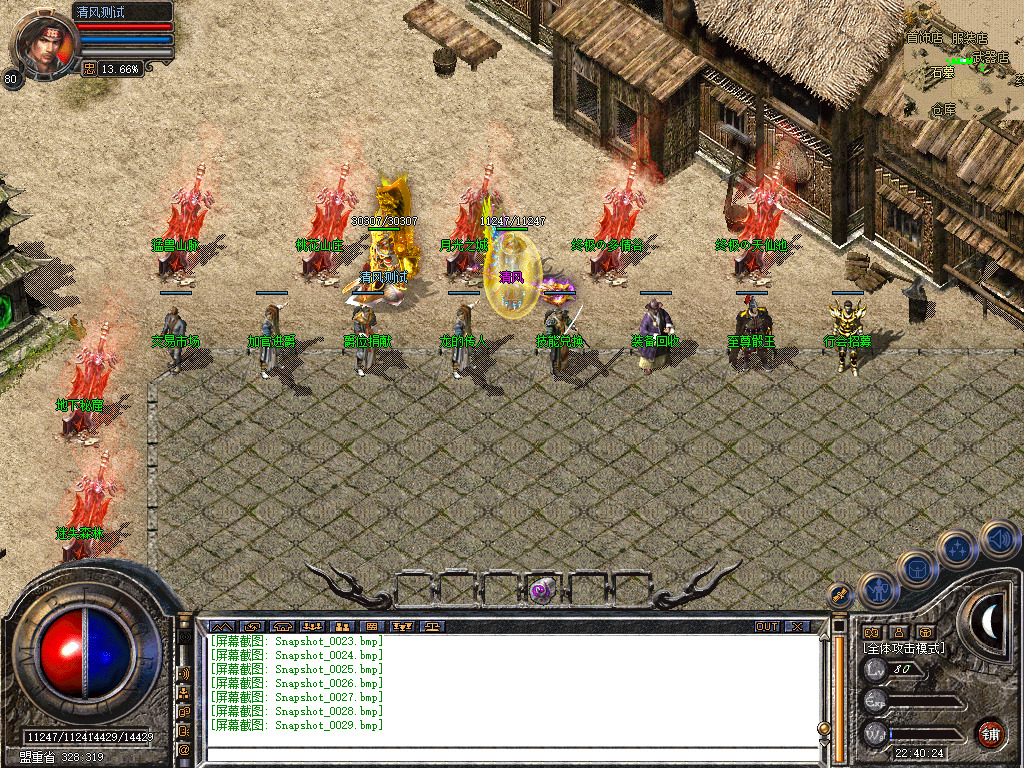Screen dimensions: 1024x768
Task: Open the character status round button
Action: 877,590
